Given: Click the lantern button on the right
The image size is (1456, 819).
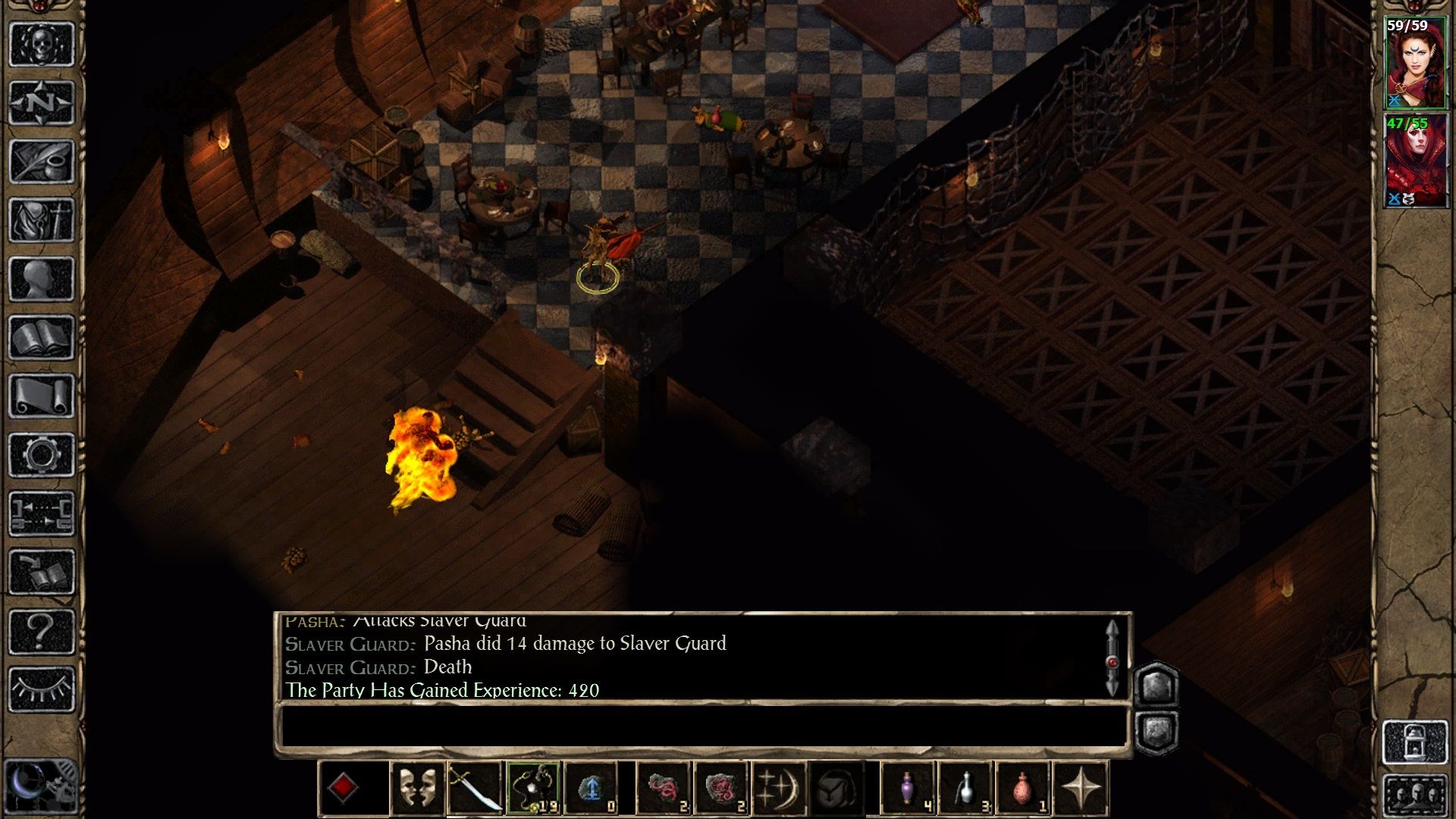Looking at the screenshot, I should (x=1415, y=742).
